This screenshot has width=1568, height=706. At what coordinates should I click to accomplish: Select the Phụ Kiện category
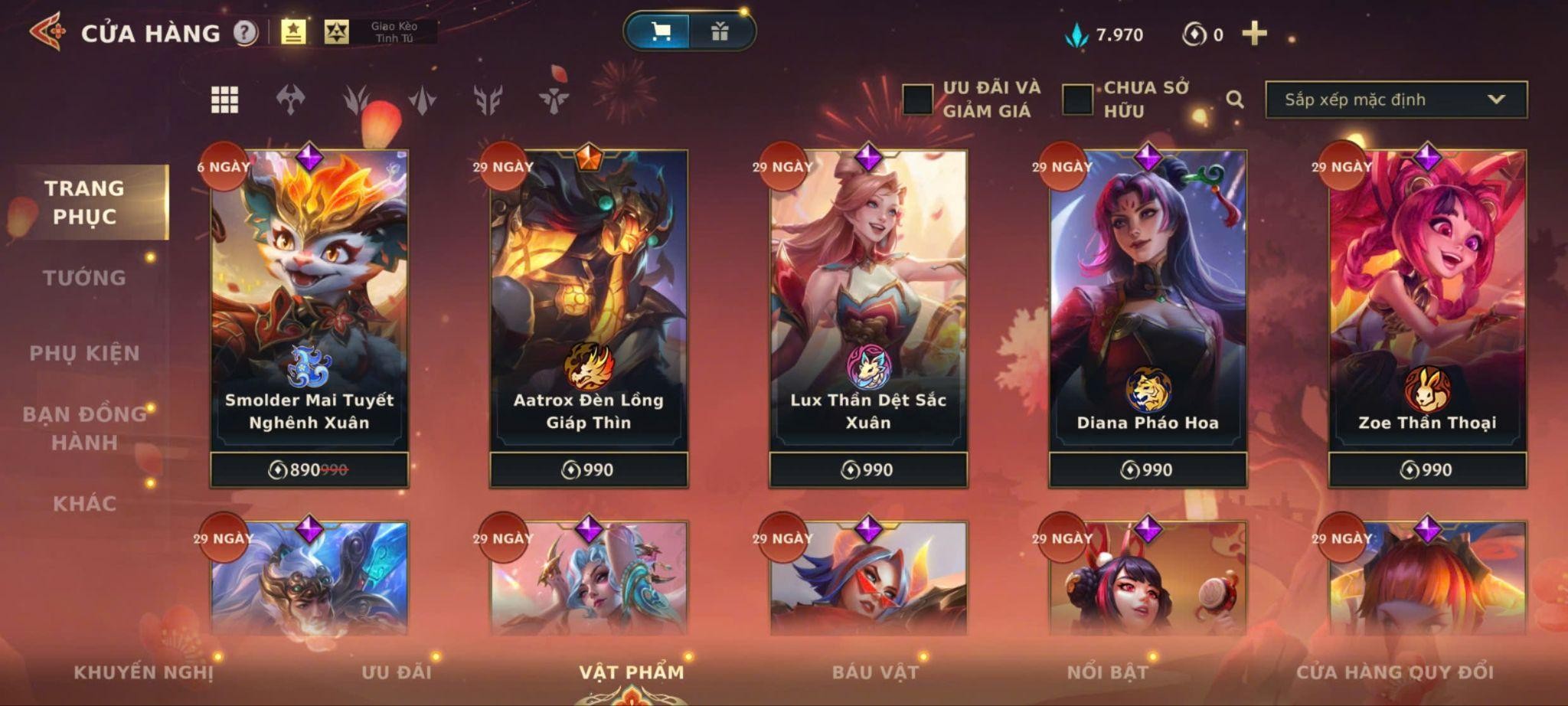[84, 353]
